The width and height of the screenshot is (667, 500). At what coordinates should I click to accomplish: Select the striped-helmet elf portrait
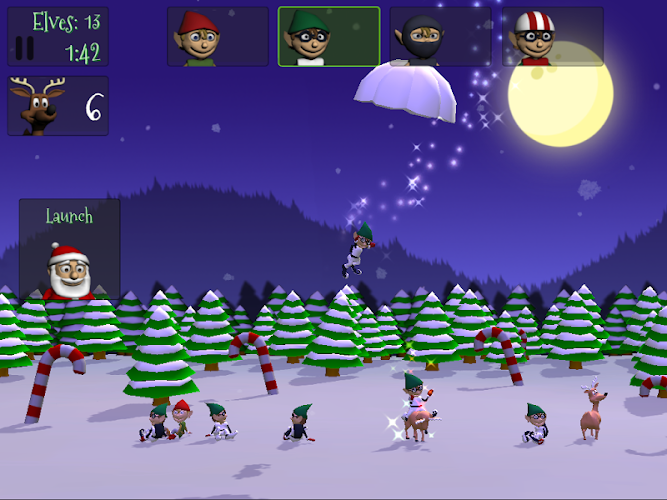(x=553, y=37)
